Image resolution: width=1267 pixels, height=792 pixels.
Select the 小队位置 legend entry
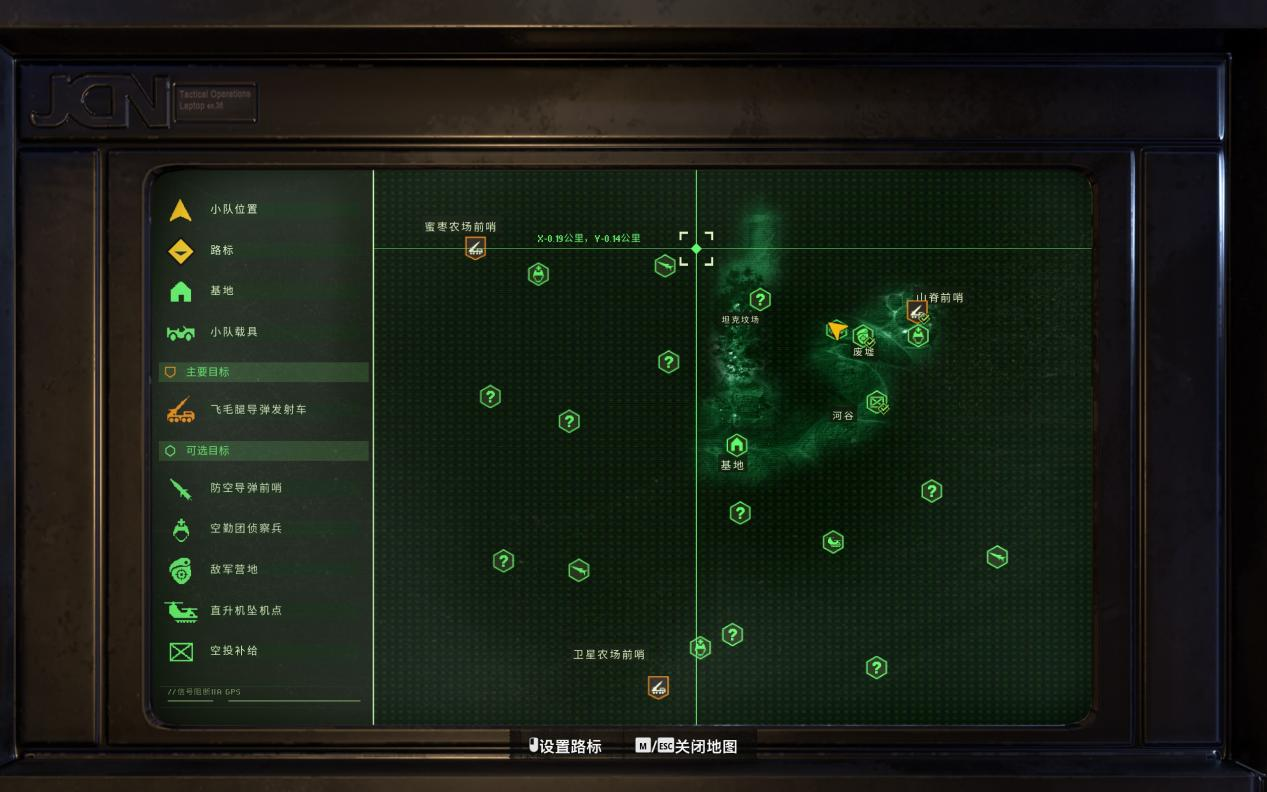(233, 210)
